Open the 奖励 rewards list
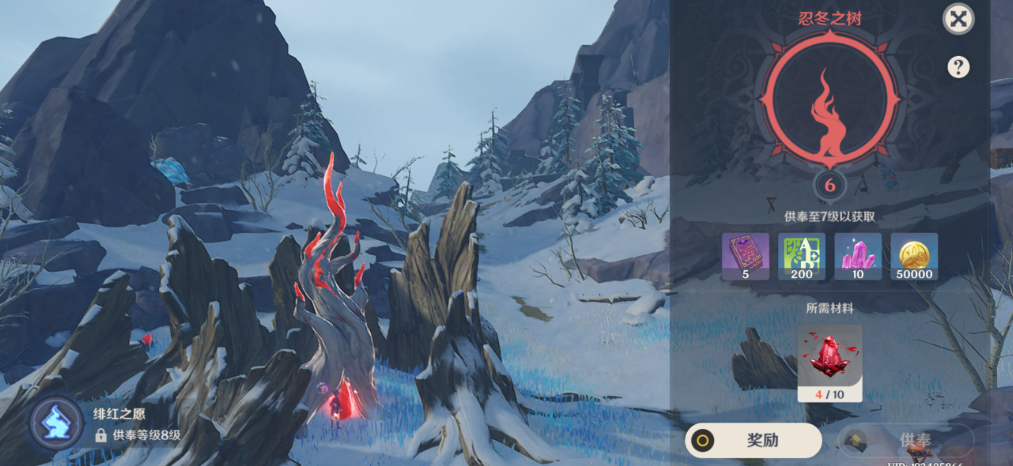The width and height of the screenshot is (1013, 466). click(x=753, y=440)
